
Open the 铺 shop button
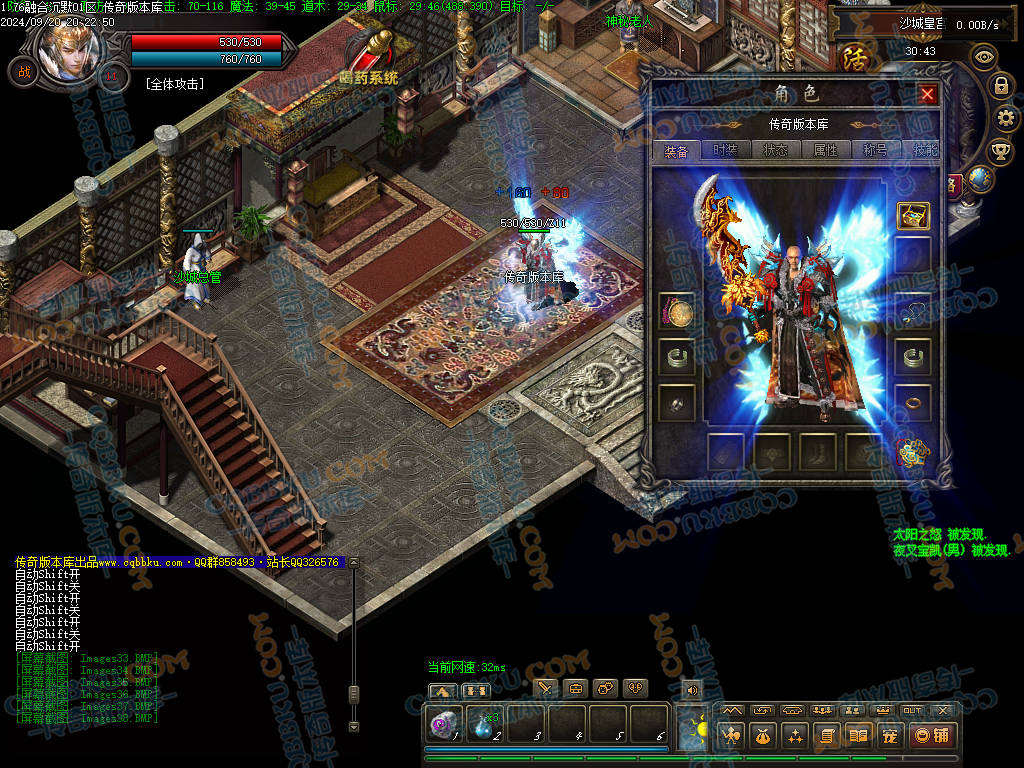click(x=932, y=736)
